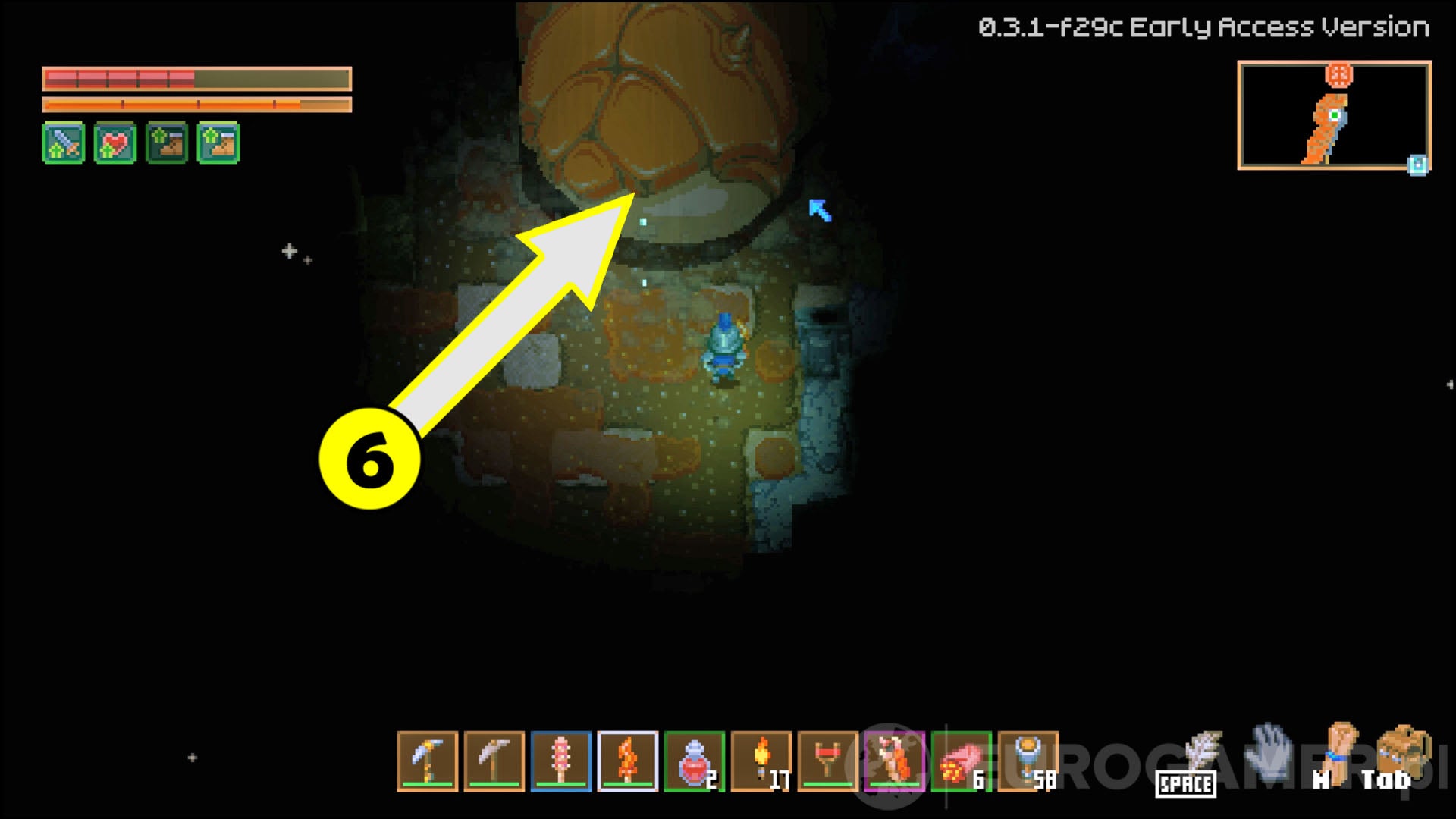
Task: Select the pickaxe in the first hotbar slot
Action: tap(426, 760)
